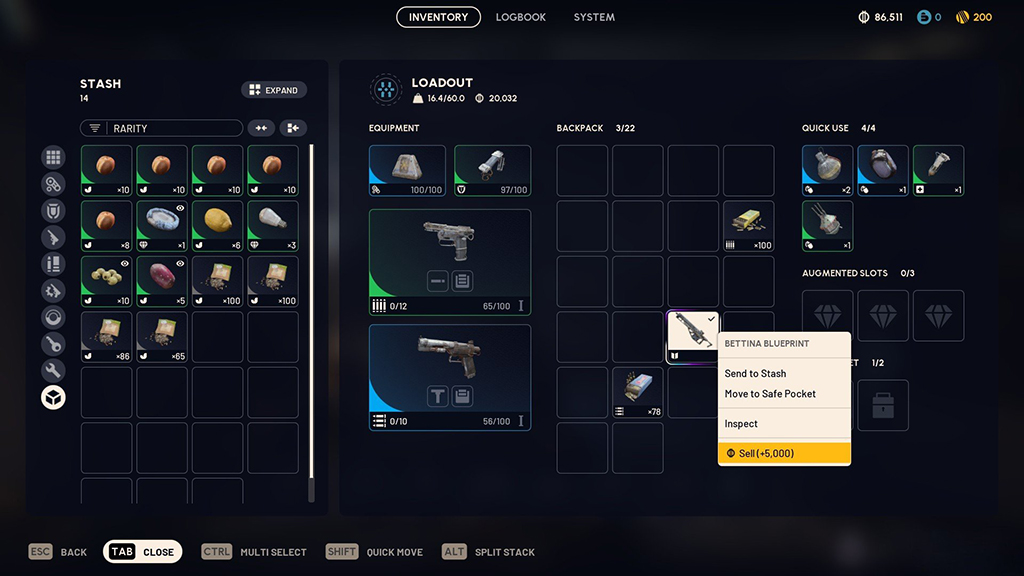The height and width of the screenshot is (576, 1024).
Task: Close the inventory with the Close button
Action: 143,552
